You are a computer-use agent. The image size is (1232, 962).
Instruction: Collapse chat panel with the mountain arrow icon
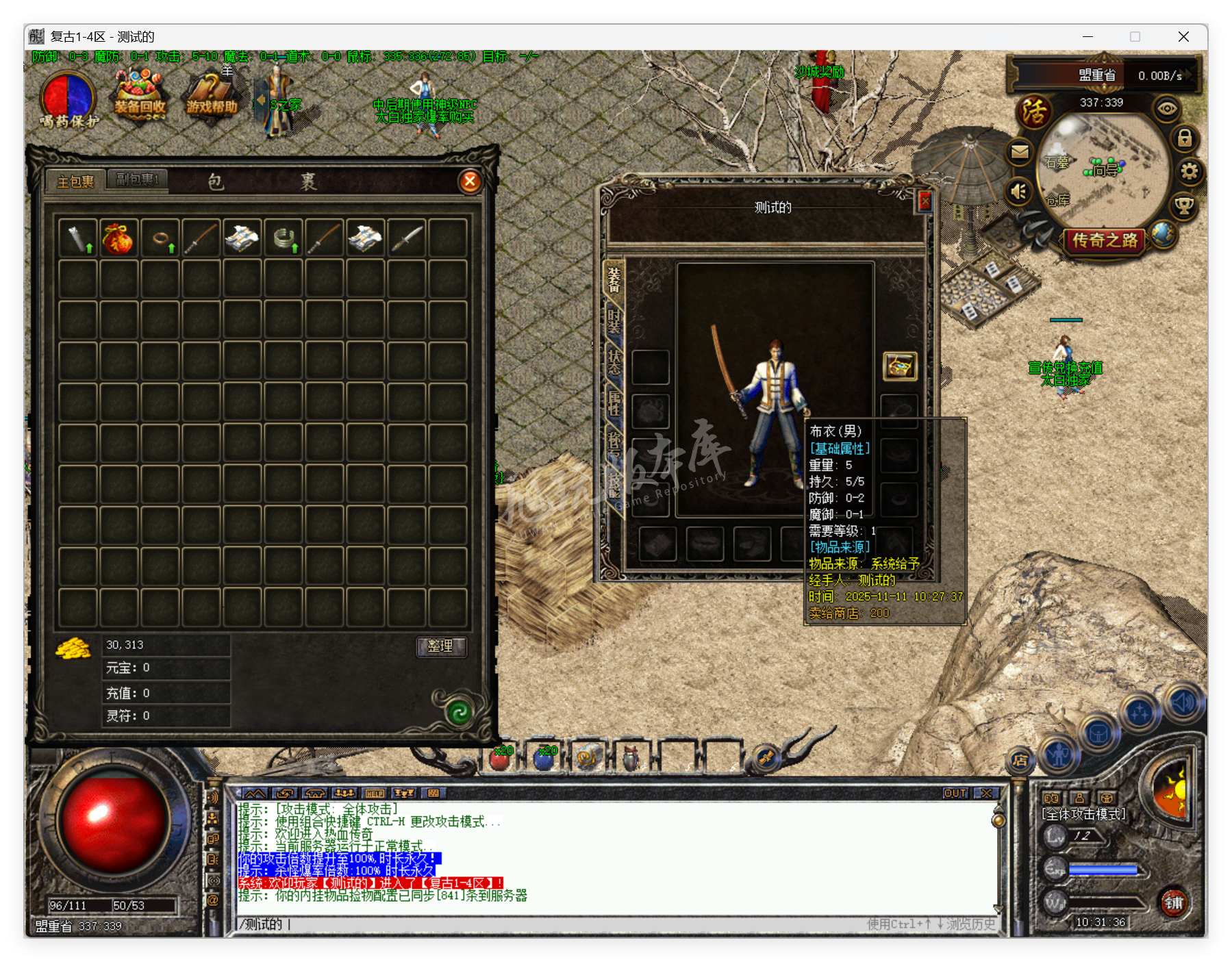pyautogui.click(x=256, y=792)
